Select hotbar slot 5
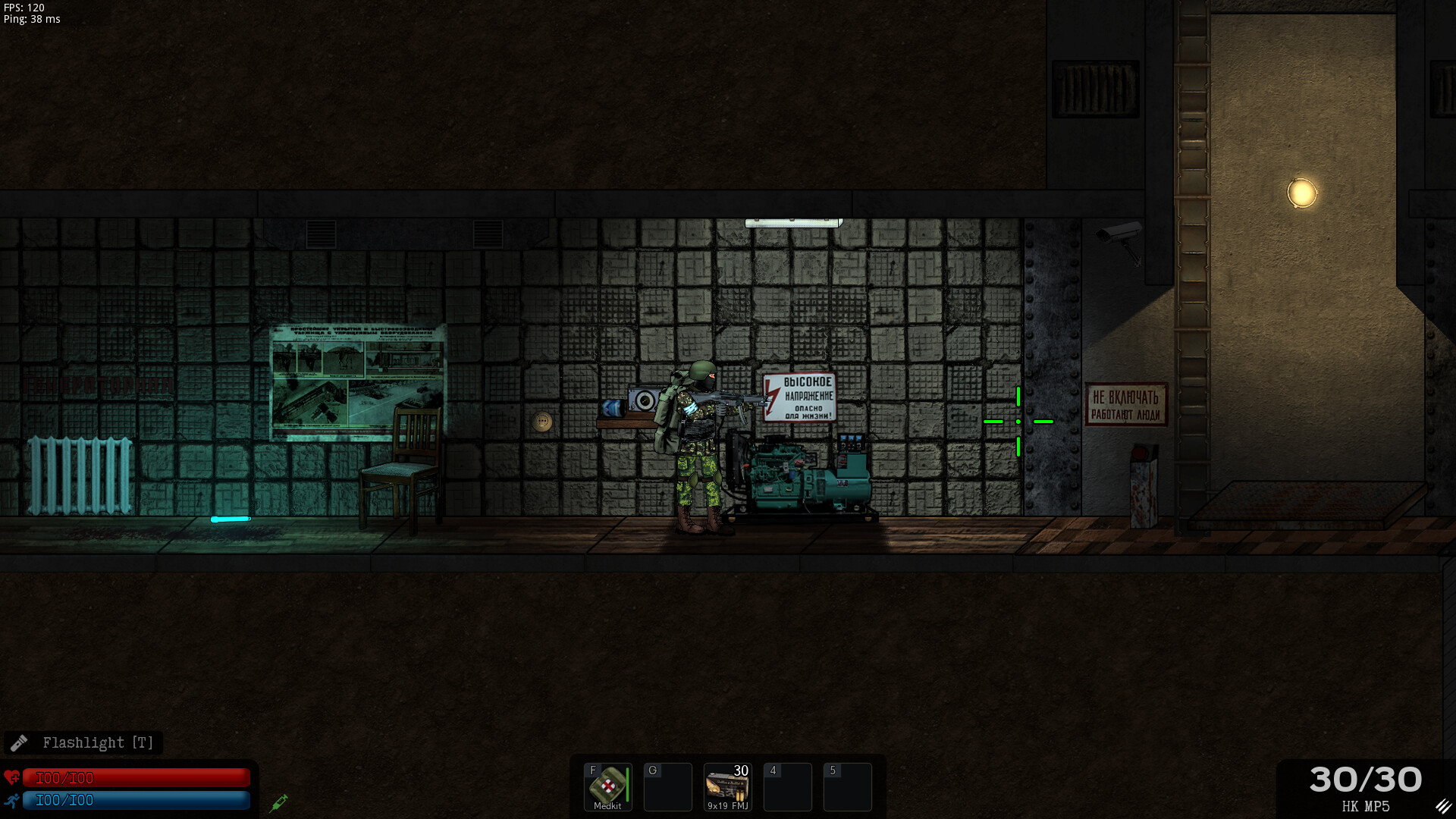The height and width of the screenshot is (819, 1456). (x=848, y=787)
